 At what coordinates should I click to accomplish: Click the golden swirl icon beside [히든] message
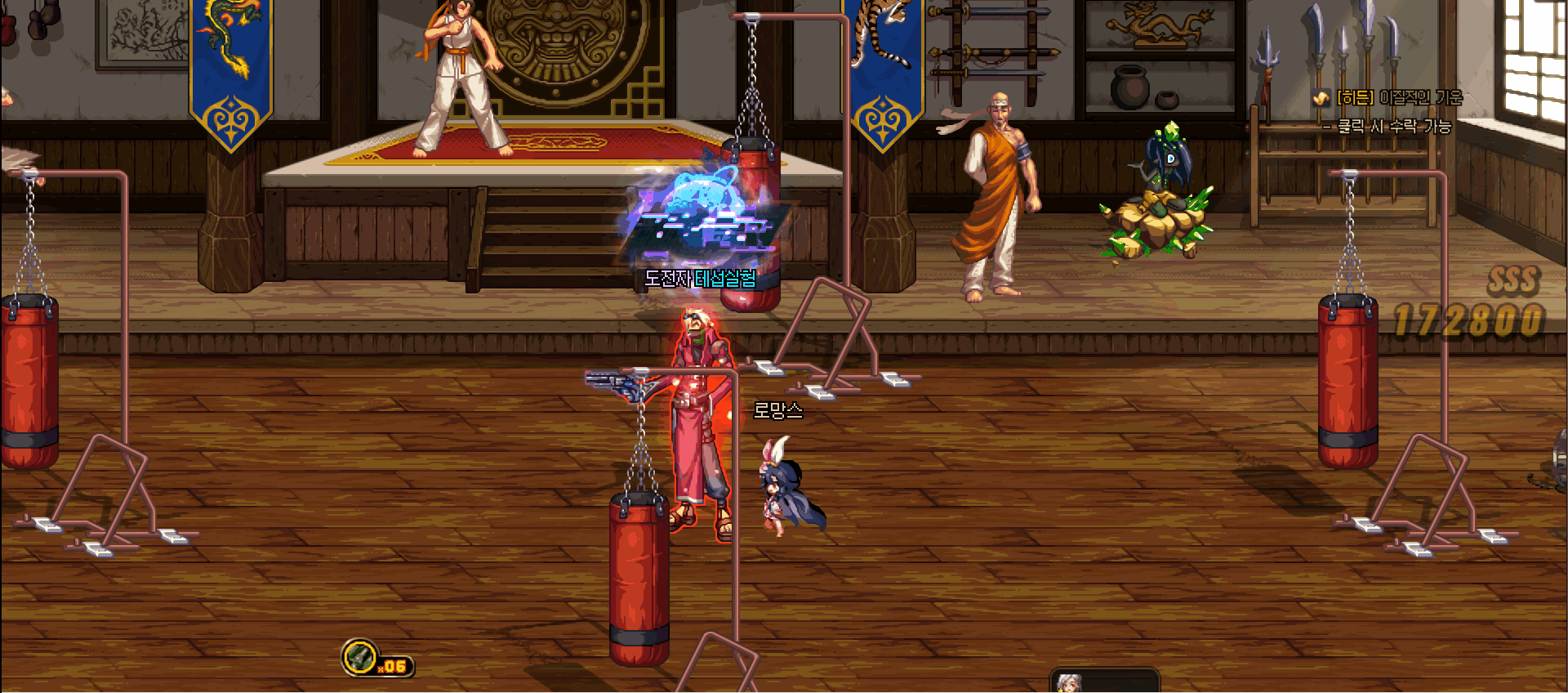[x=1323, y=96]
